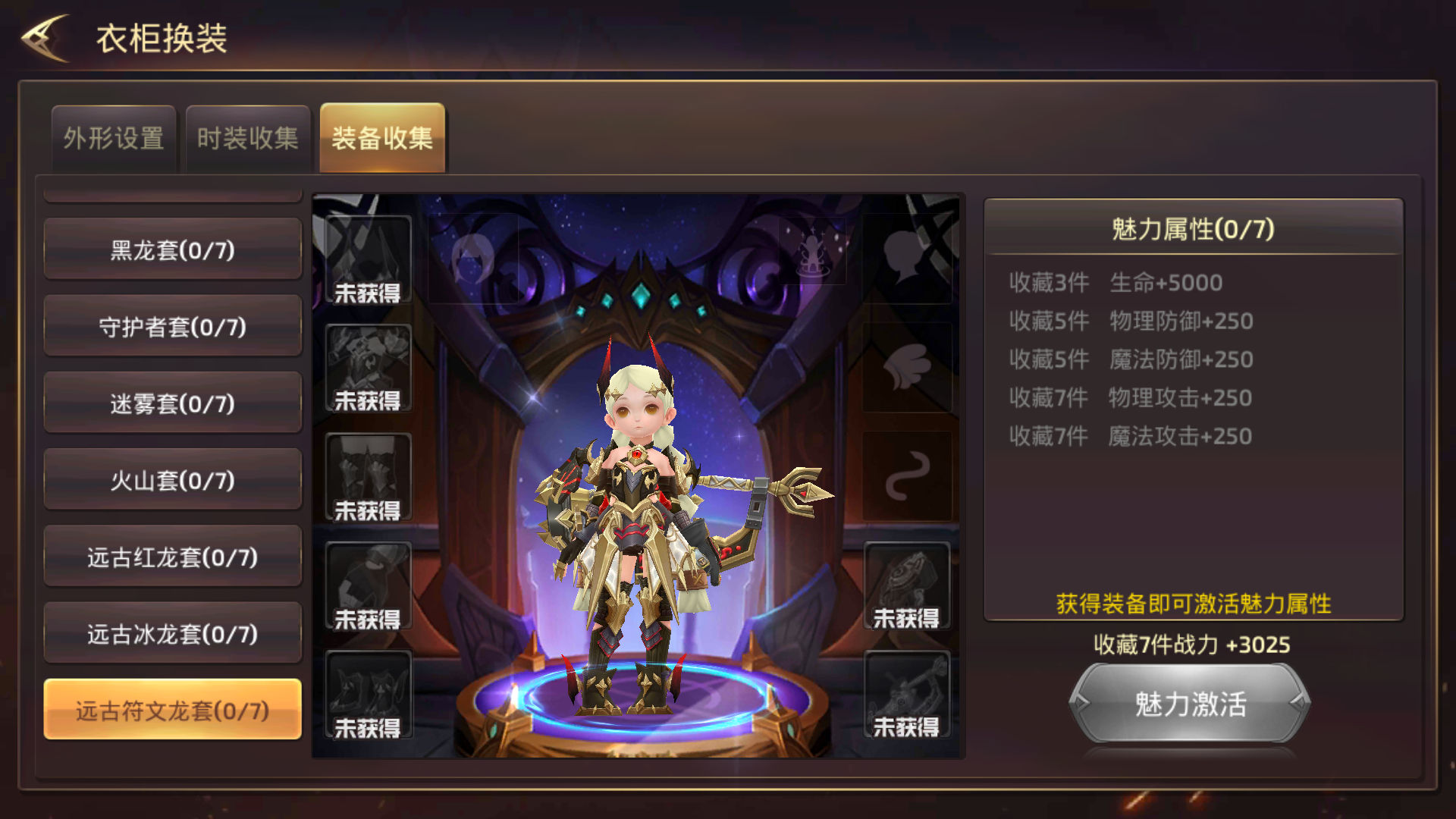Pick the 迷雾套 set
Image resolution: width=1456 pixels, height=819 pixels.
point(173,403)
